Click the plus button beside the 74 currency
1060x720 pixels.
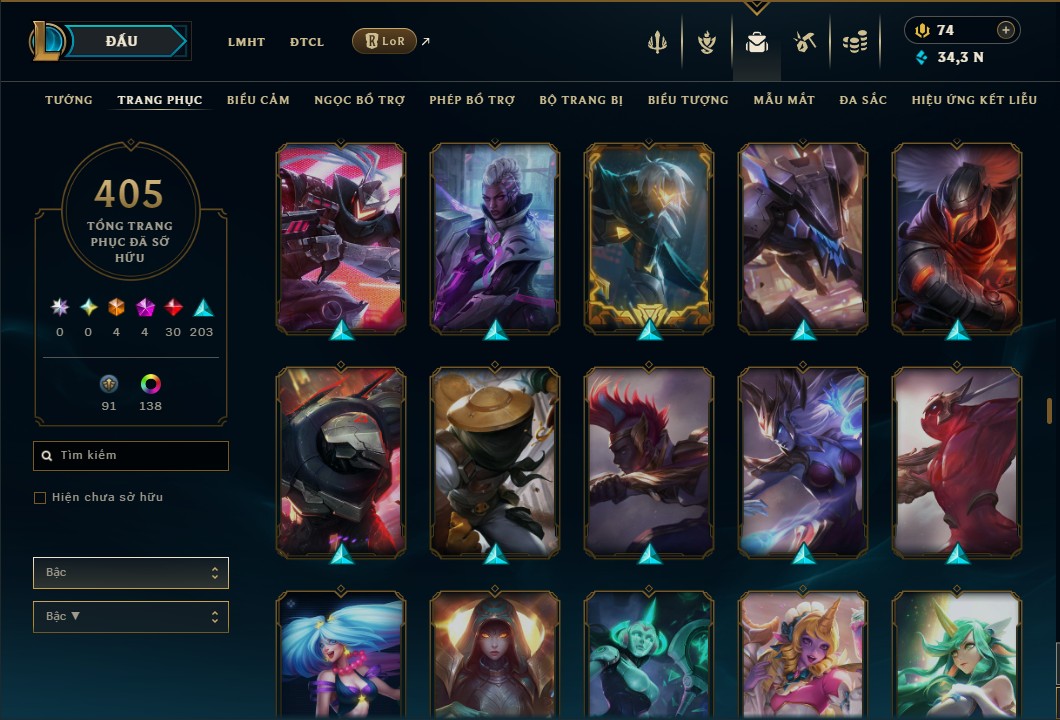coord(1006,30)
